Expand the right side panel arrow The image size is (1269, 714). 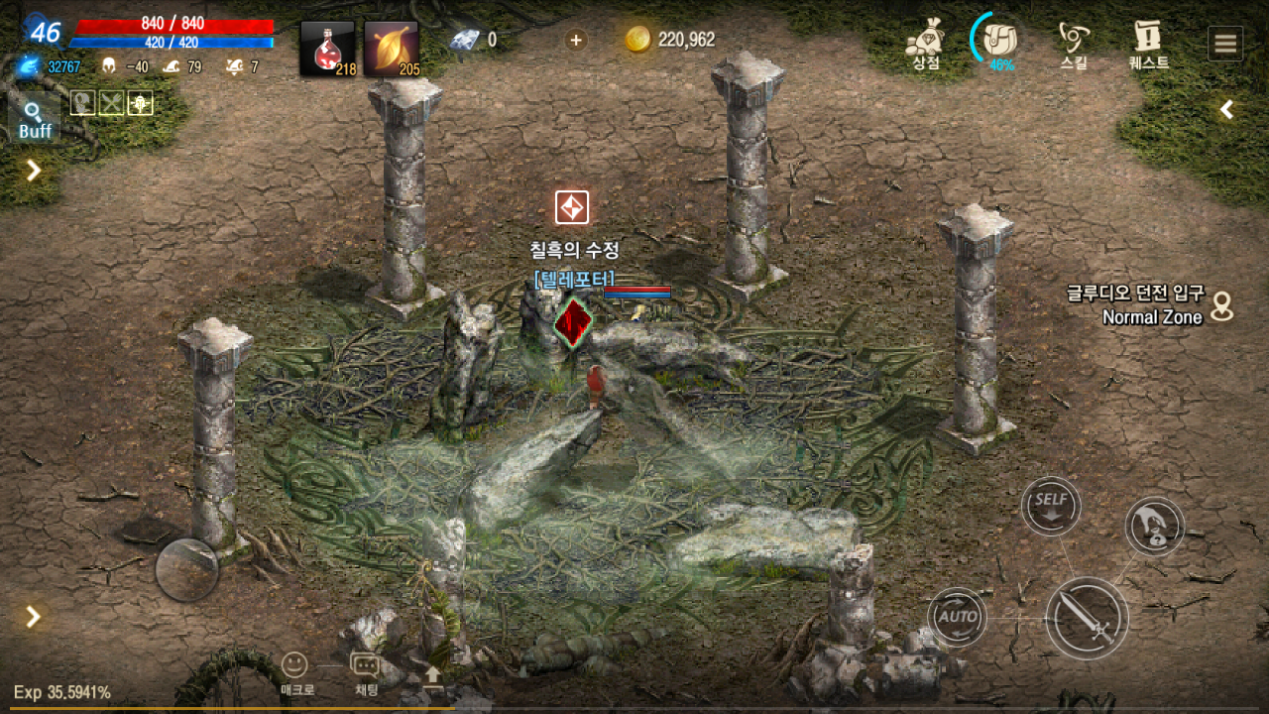coord(1227,110)
